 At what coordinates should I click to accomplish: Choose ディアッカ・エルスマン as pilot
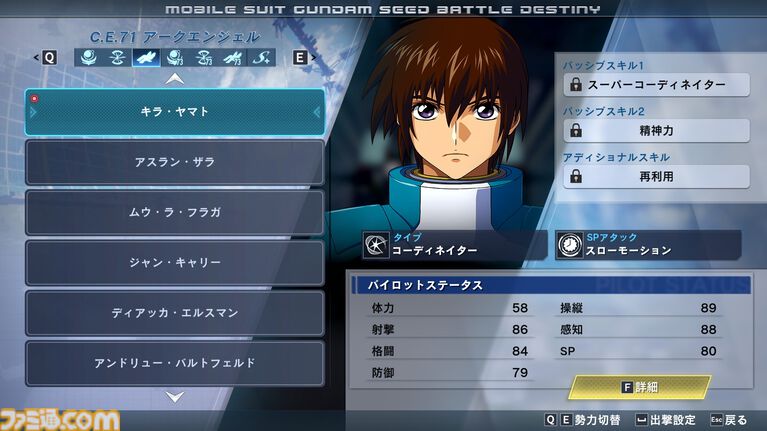click(x=175, y=312)
